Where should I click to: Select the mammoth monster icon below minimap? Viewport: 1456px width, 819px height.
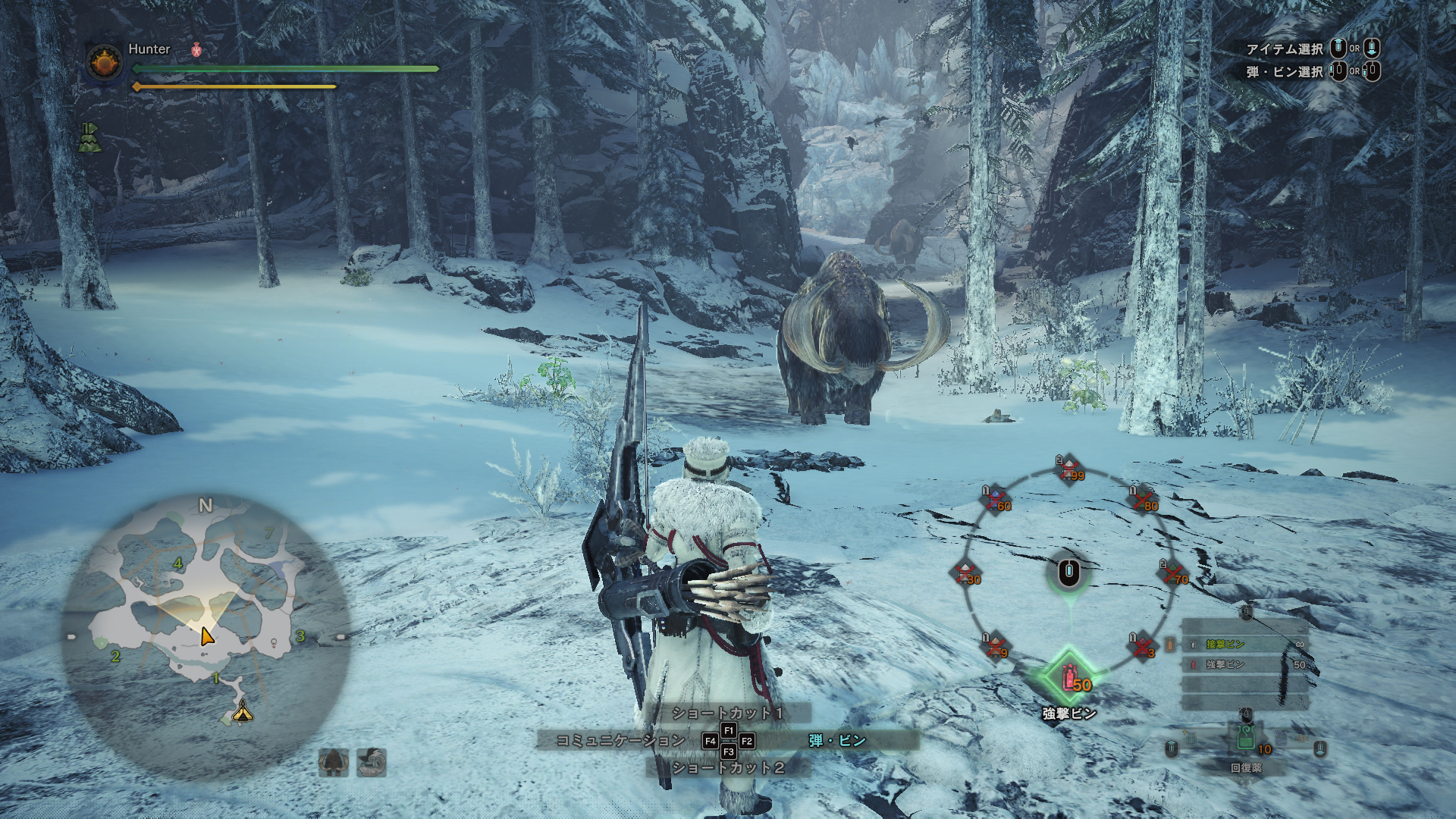click(334, 762)
